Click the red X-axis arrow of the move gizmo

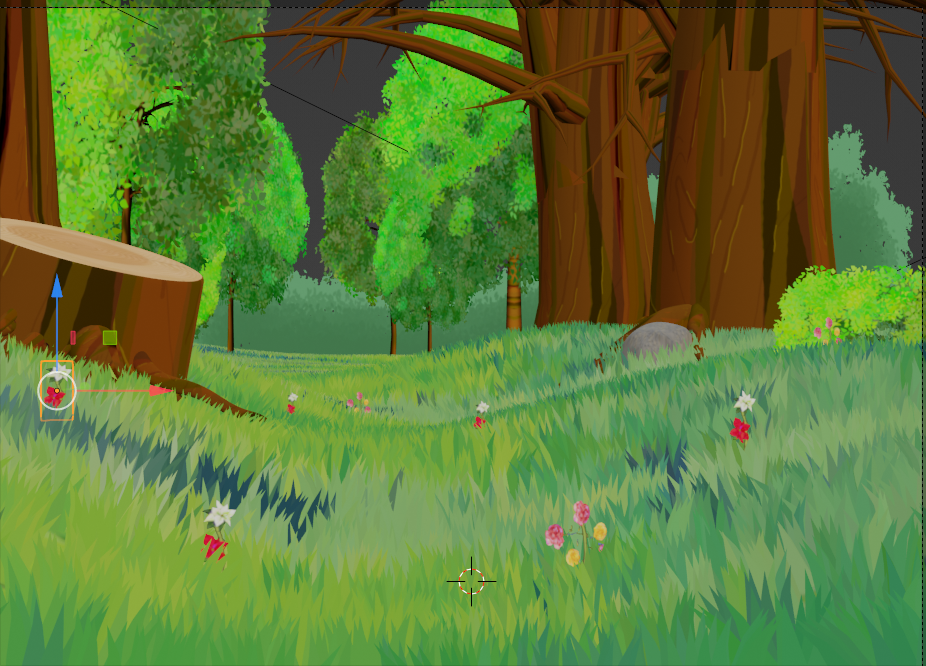click(x=158, y=390)
